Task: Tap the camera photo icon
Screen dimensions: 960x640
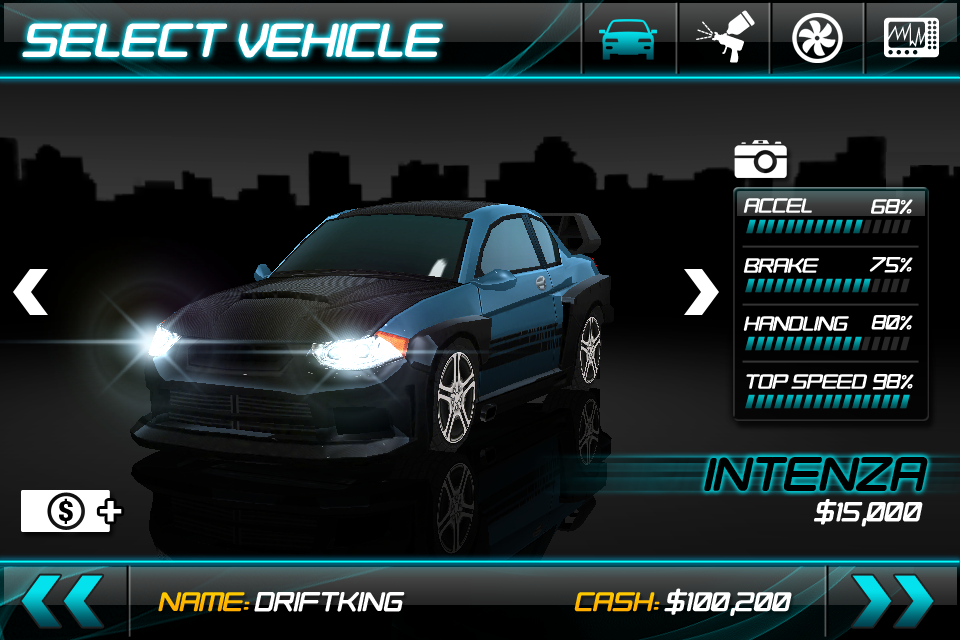Action: tap(761, 158)
